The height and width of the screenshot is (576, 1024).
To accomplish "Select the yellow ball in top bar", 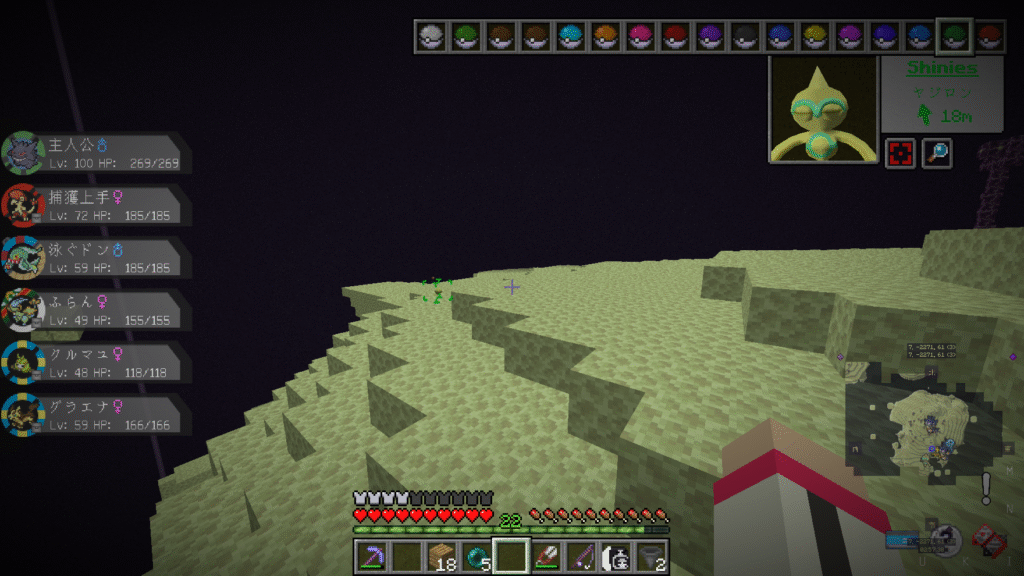I will [x=814, y=37].
